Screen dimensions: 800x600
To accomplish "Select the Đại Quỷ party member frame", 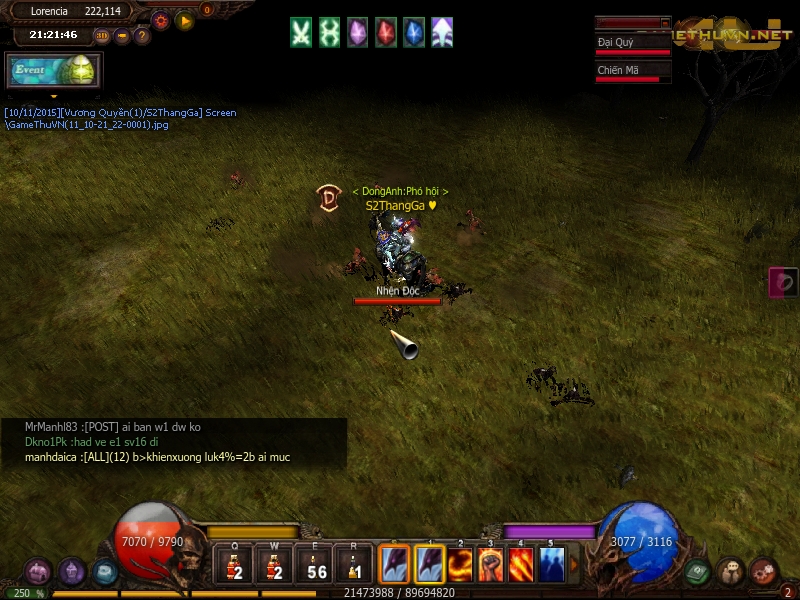I will tap(632, 46).
